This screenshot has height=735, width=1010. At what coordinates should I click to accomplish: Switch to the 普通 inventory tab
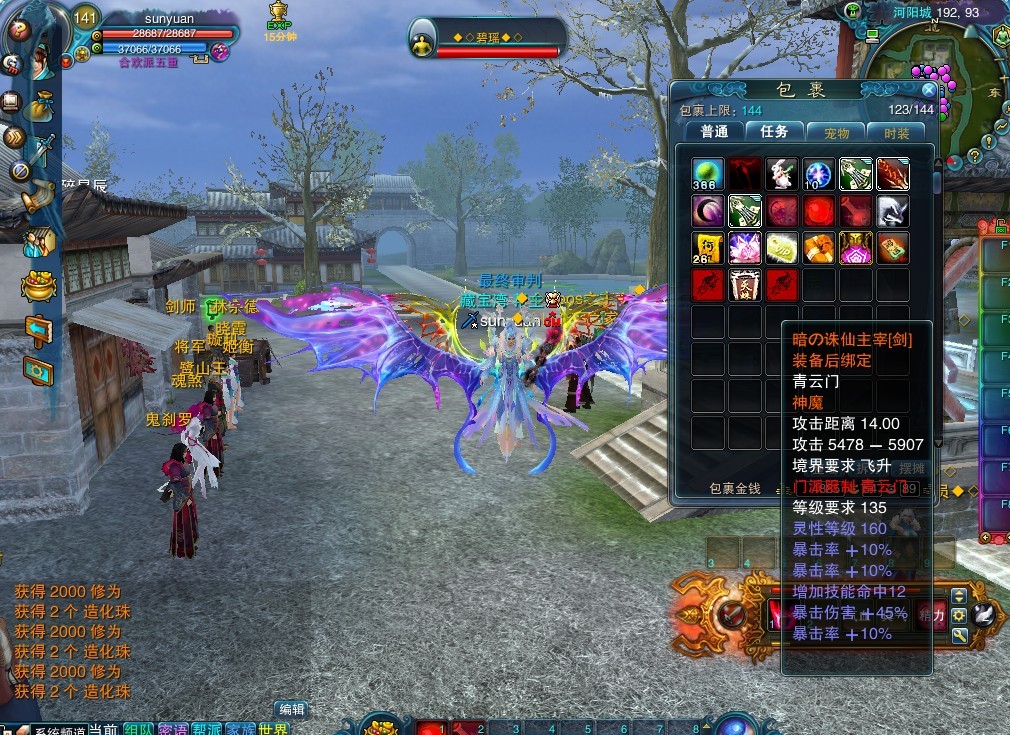tap(714, 132)
